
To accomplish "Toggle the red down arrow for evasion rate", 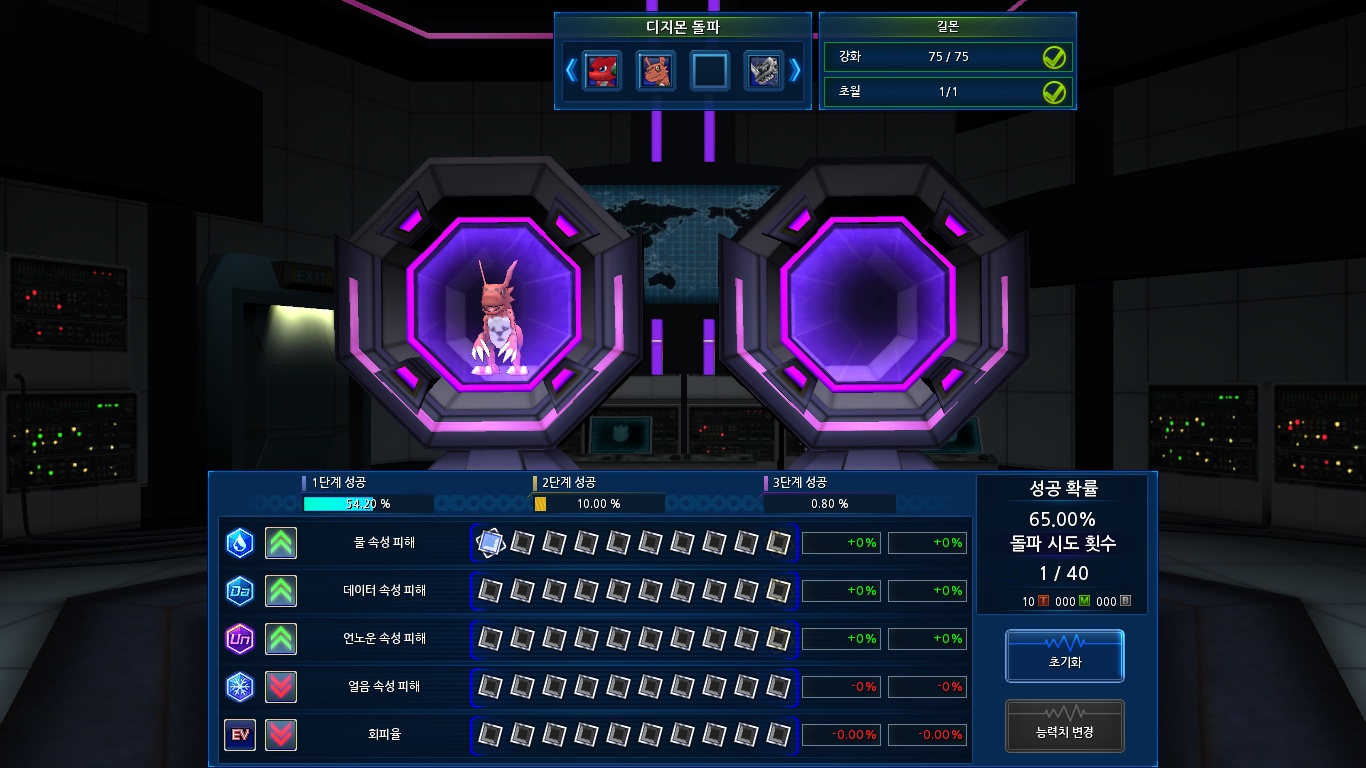I will tap(281, 735).
